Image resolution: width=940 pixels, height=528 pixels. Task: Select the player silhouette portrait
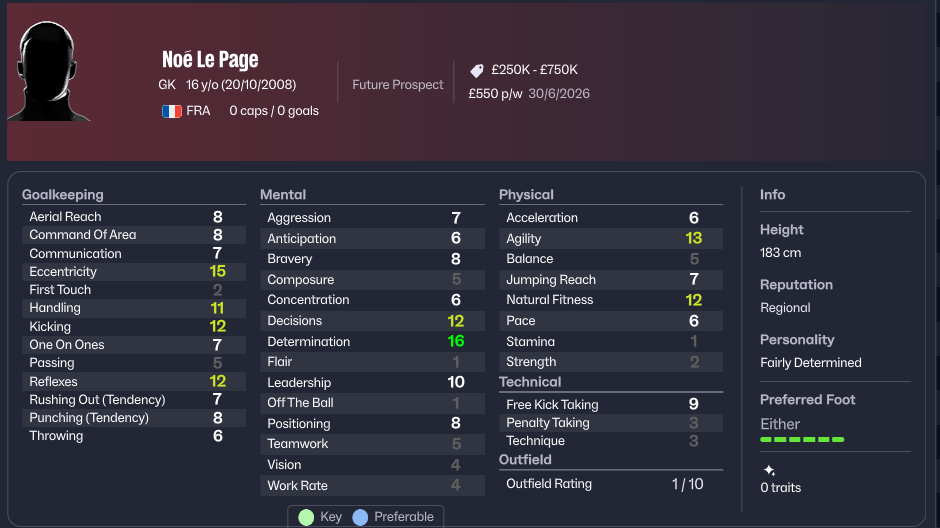pos(48,72)
